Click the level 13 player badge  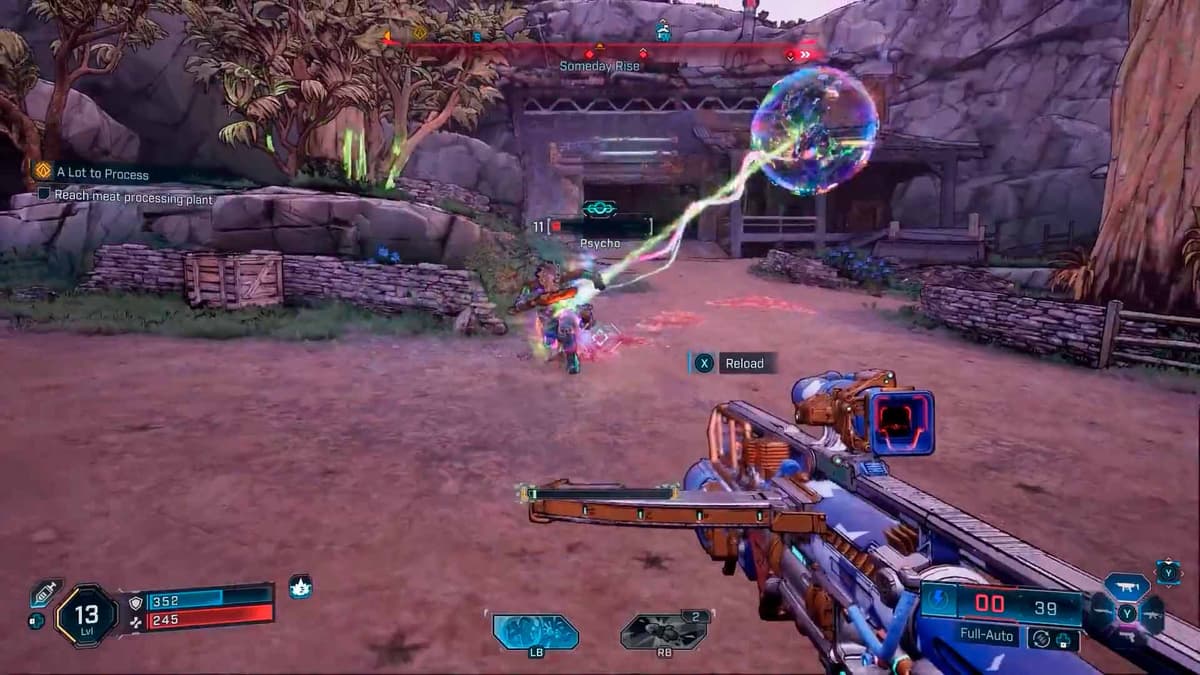click(86, 615)
